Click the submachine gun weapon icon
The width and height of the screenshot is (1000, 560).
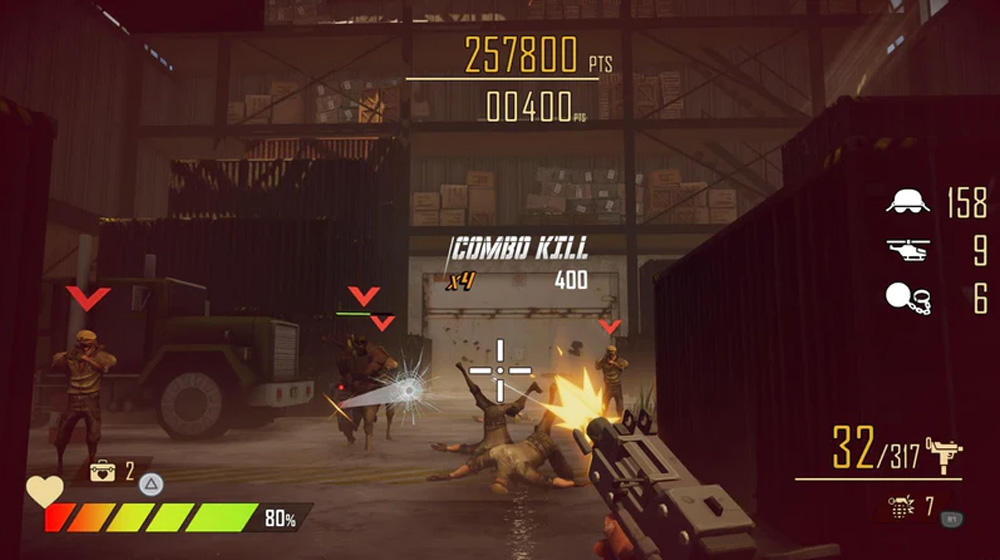(x=943, y=453)
